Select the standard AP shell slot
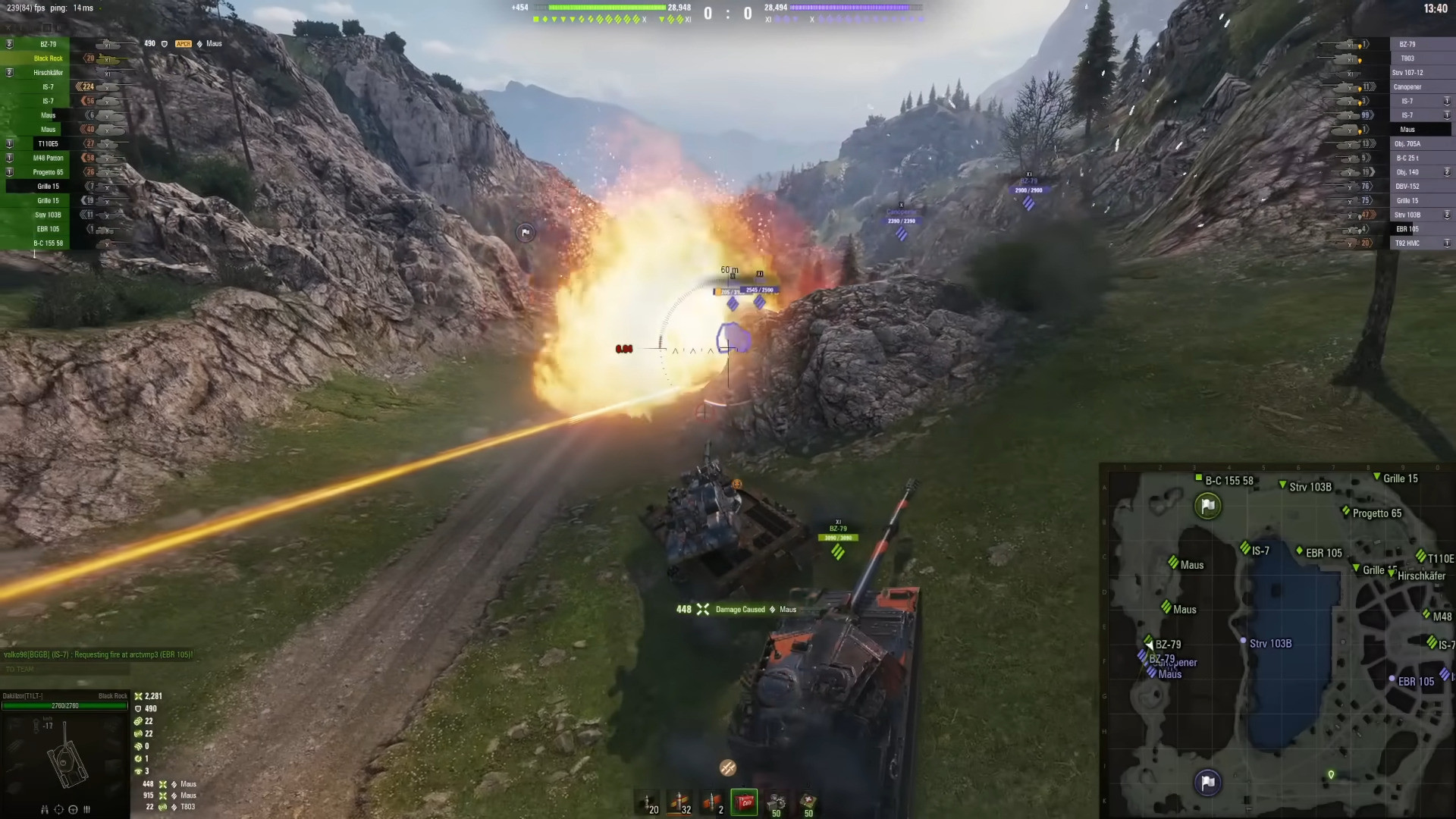The image size is (1456, 819). [650, 802]
